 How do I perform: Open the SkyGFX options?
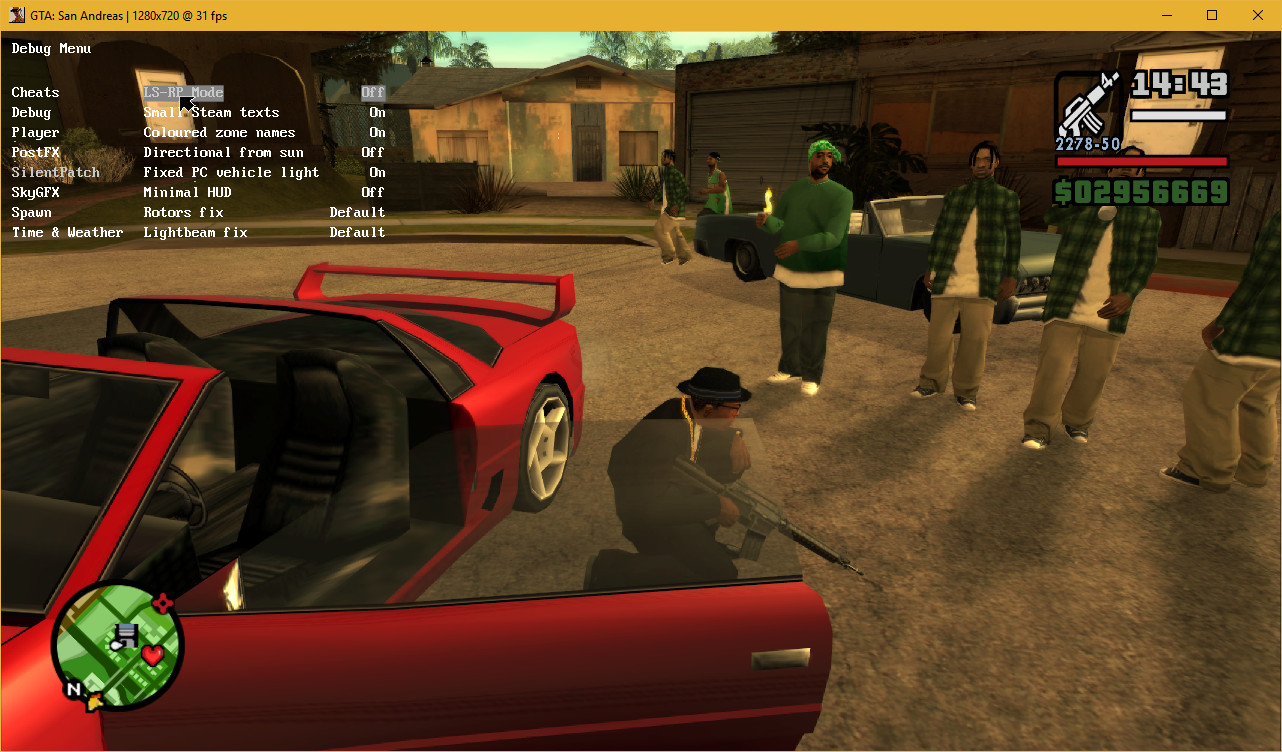click(31, 192)
